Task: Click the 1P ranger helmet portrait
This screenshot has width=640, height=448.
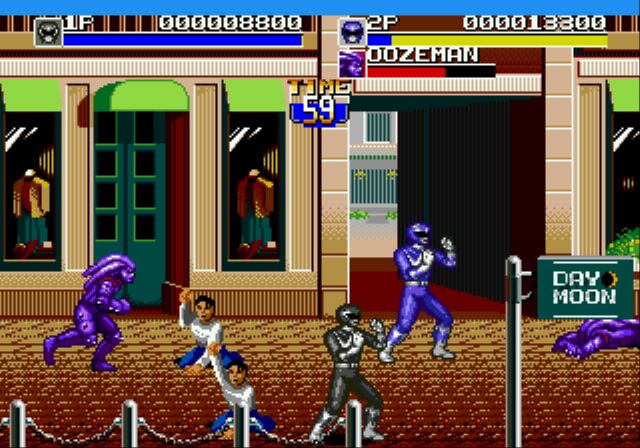Action: pyautogui.click(x=47, y=32)
